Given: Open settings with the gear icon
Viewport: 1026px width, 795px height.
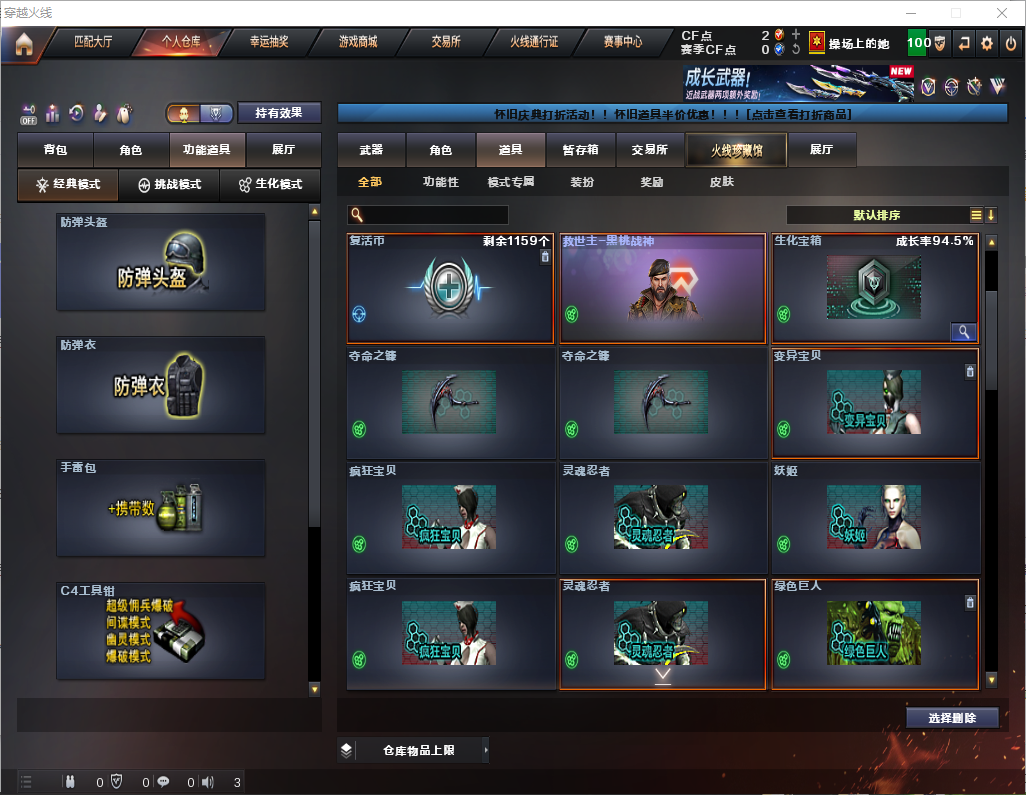Looking at the screenshot, I should pos(987,43).
